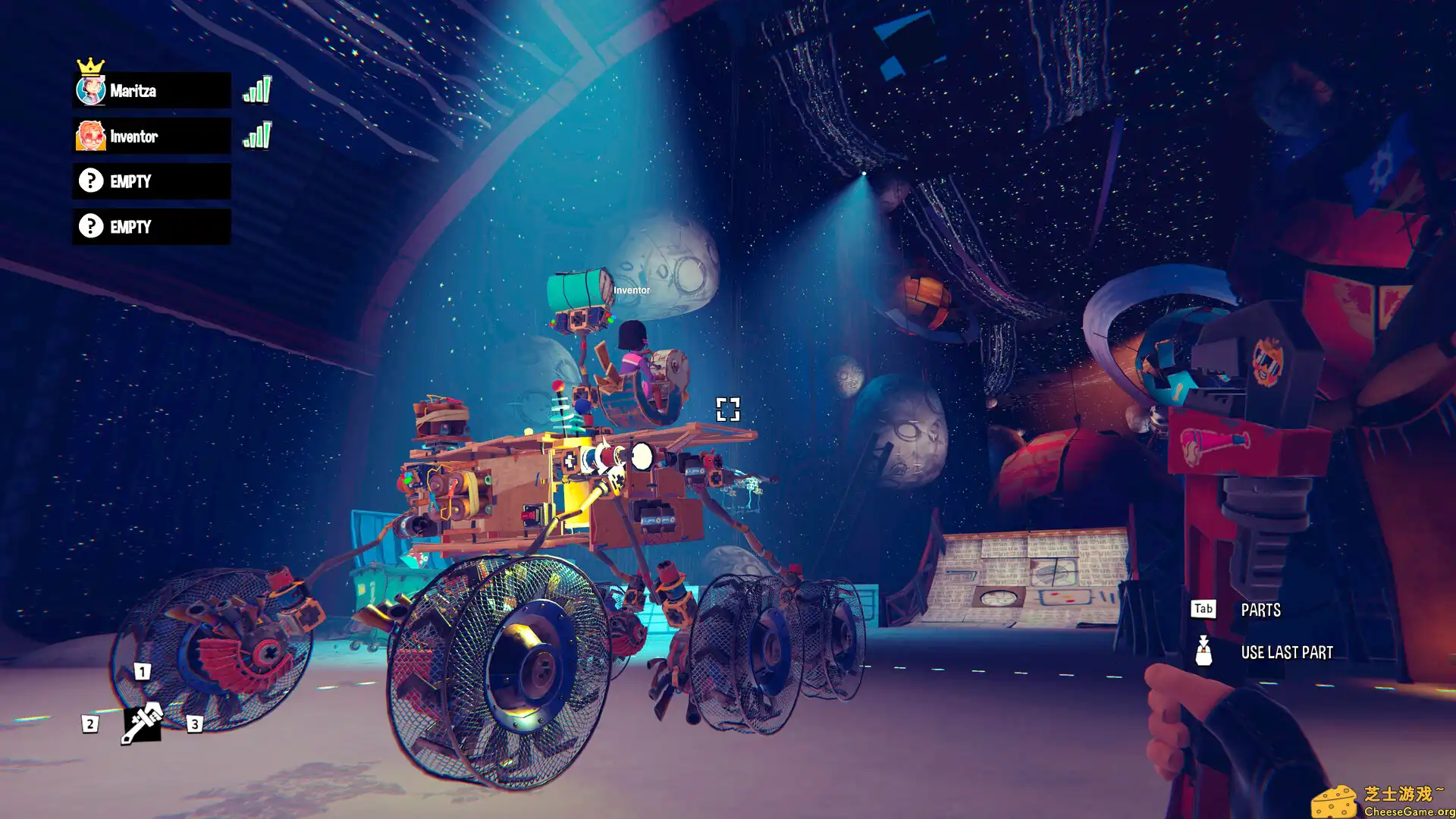Click Maritza's avatar portrait
This screenshot has width=1456, height=819.
(91, 91)
